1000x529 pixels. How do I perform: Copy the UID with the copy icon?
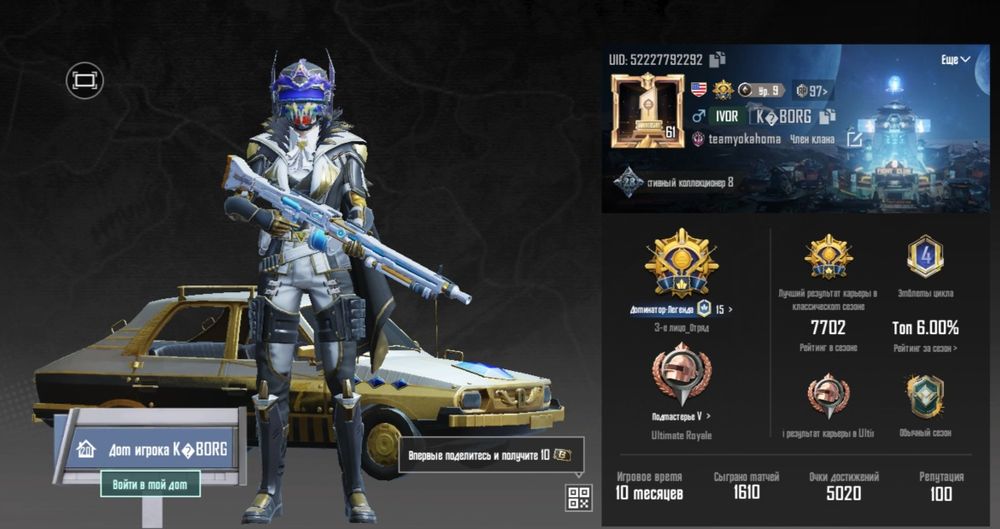[x=717, y=60]
